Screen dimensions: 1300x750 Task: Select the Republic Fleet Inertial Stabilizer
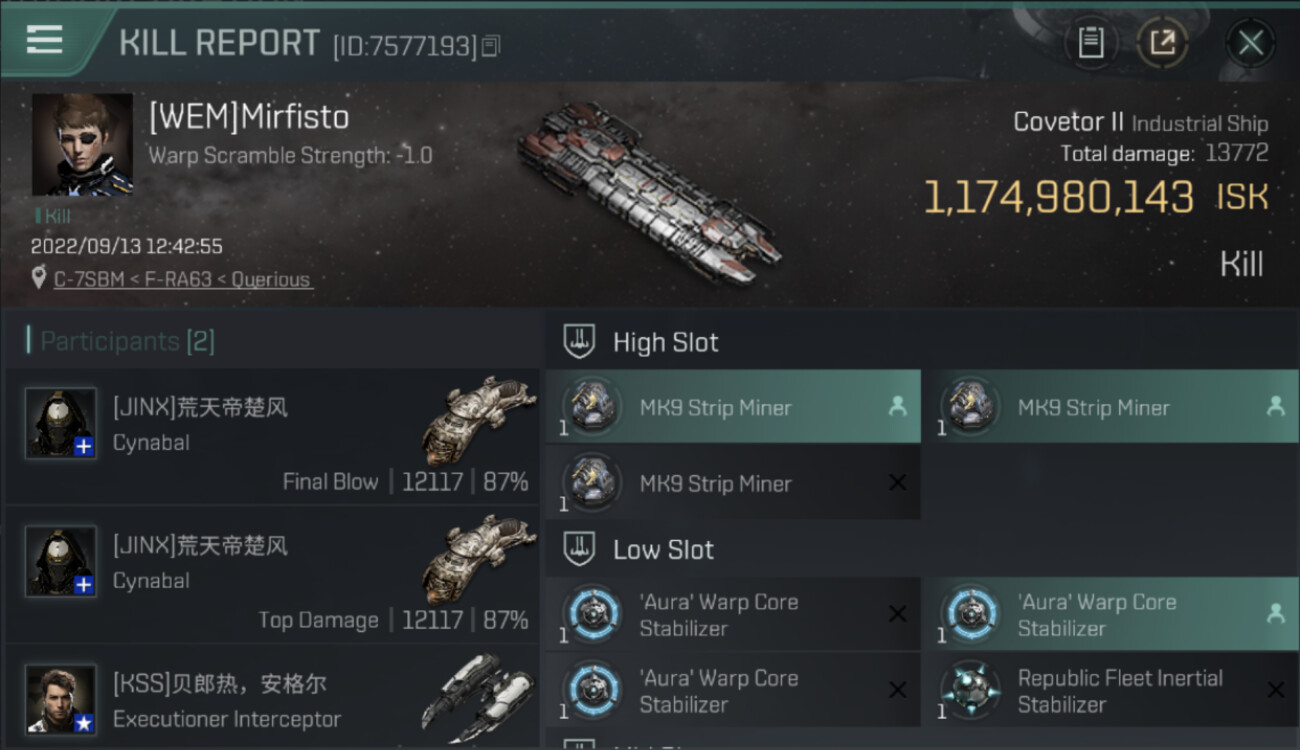1110,691
